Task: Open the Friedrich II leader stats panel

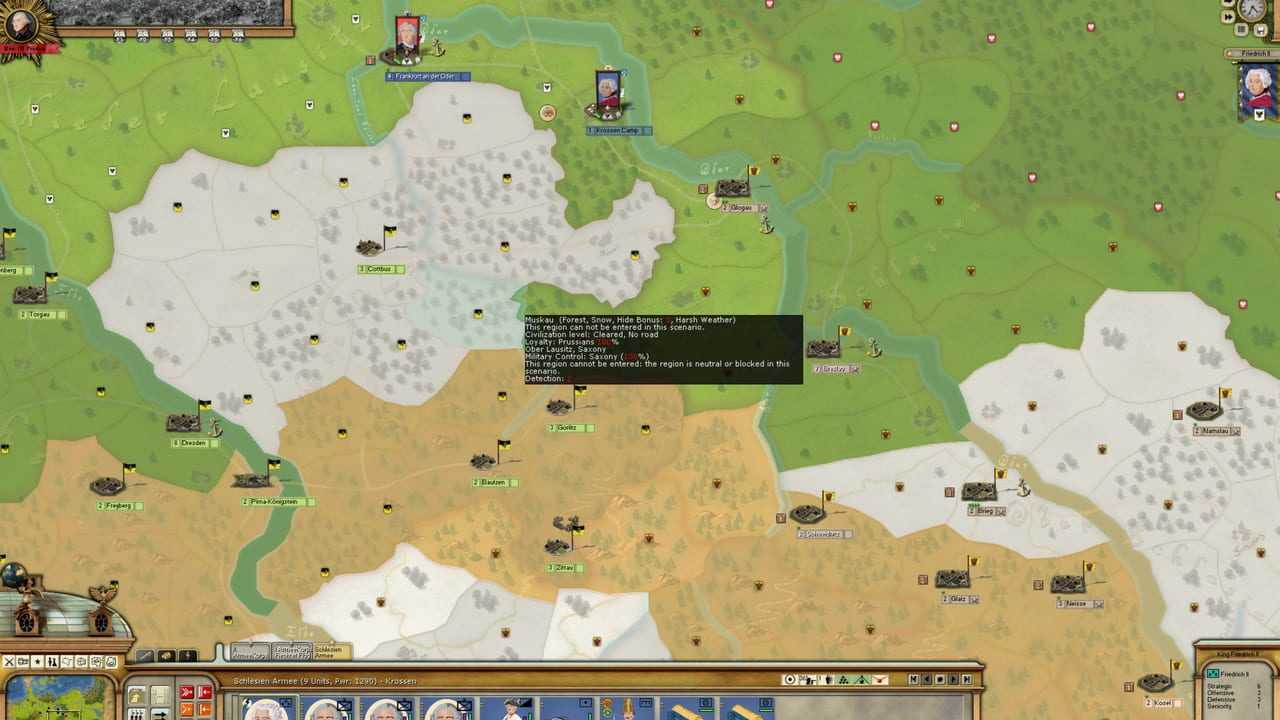Action: 1236,686
